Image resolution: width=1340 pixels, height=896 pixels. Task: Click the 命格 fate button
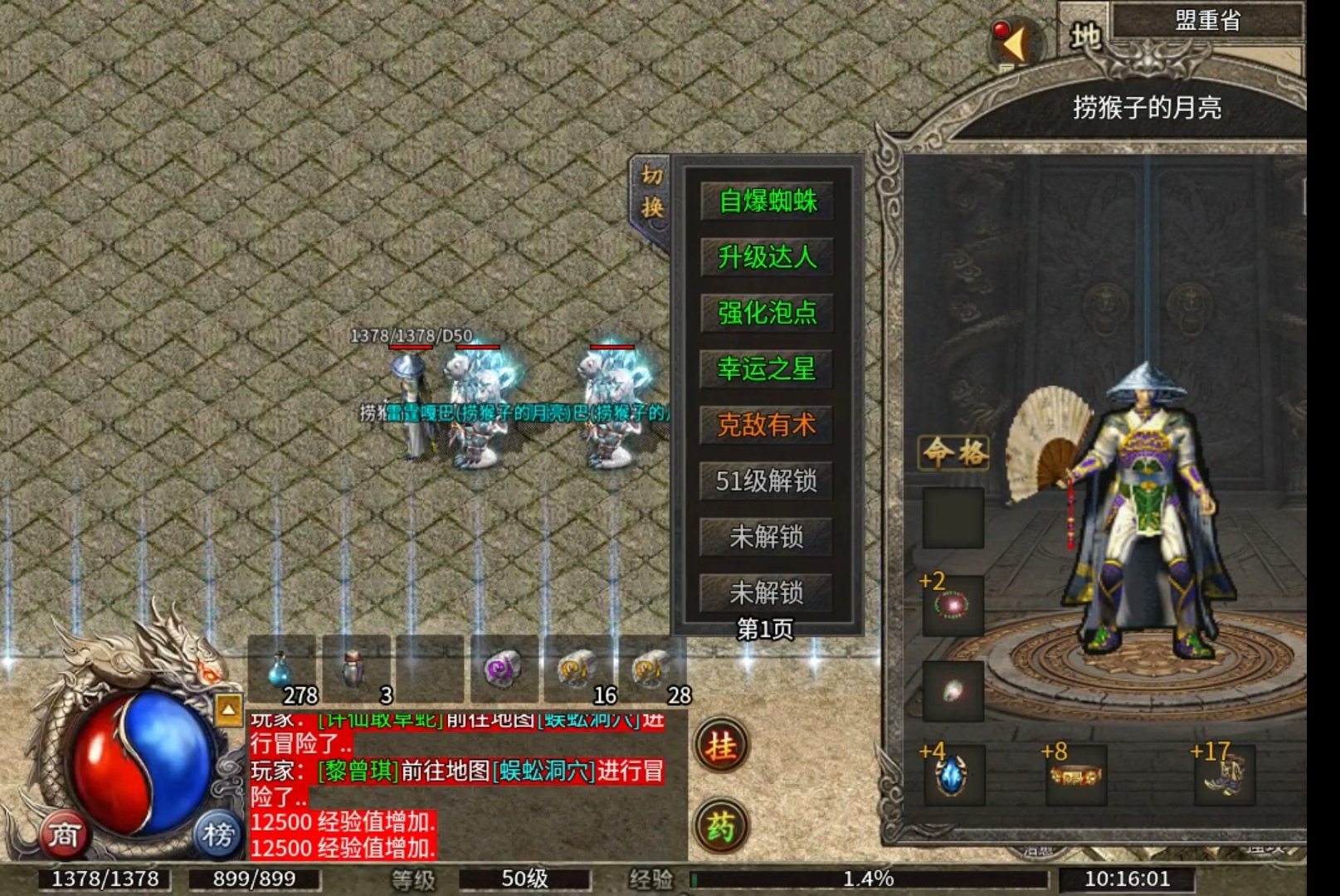coord(954,452)
